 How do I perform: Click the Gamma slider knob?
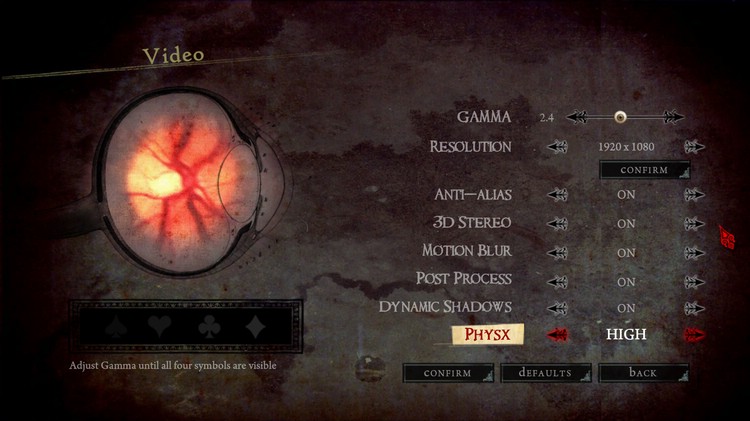point(621,117)
